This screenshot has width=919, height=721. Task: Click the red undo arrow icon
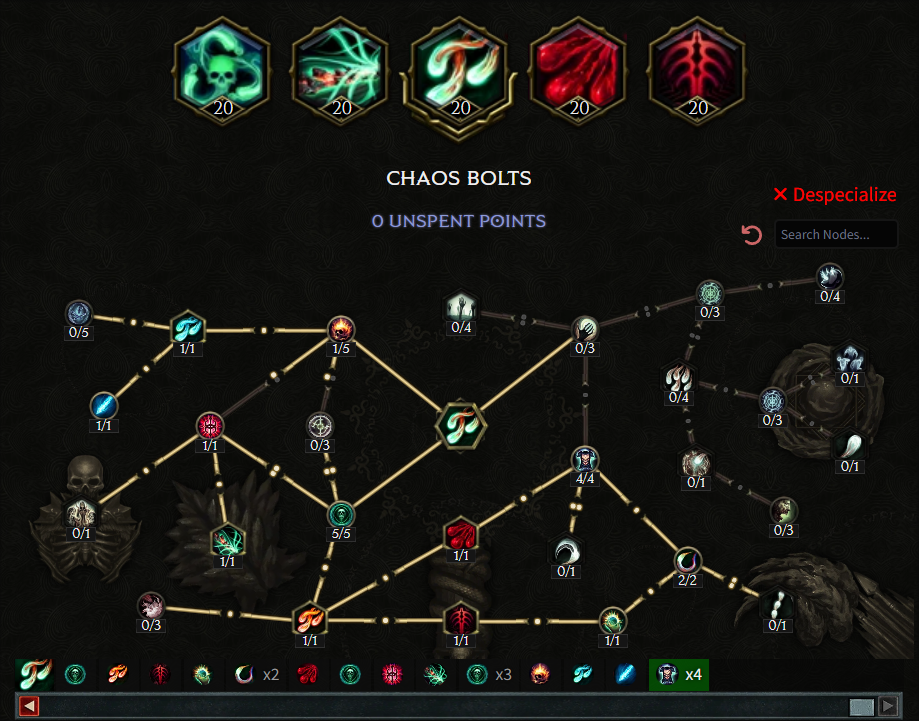coord(752,235)
